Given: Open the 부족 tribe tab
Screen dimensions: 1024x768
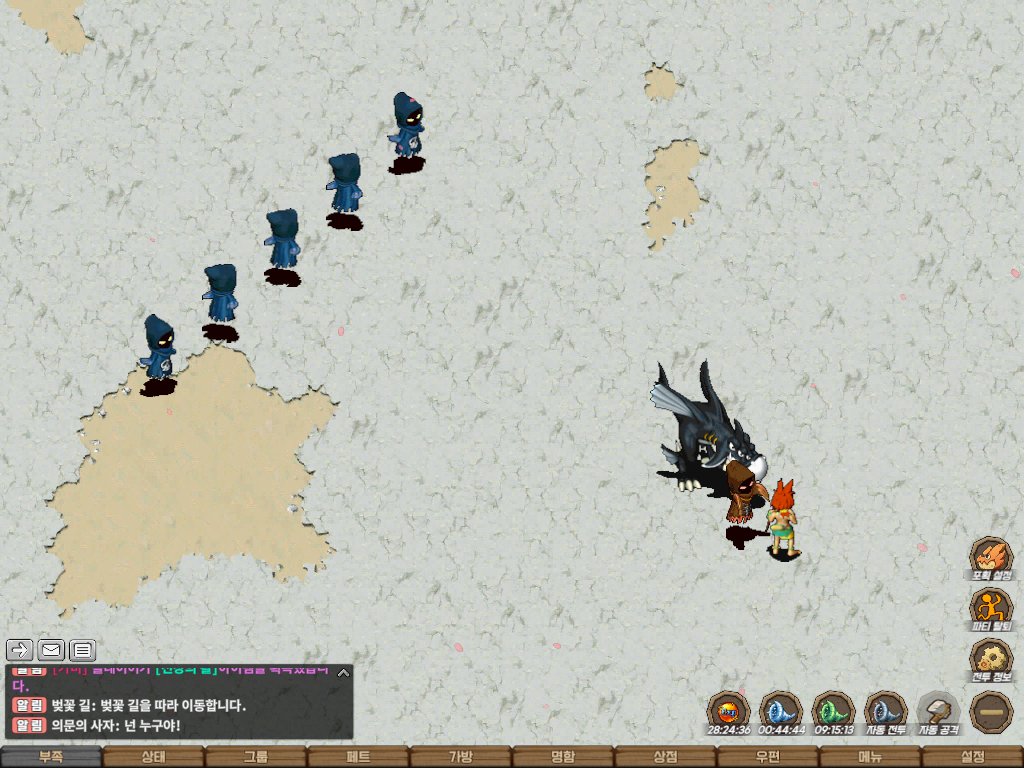Looking at the screenshot, I should pyautogui.click(x=51, y=757).
